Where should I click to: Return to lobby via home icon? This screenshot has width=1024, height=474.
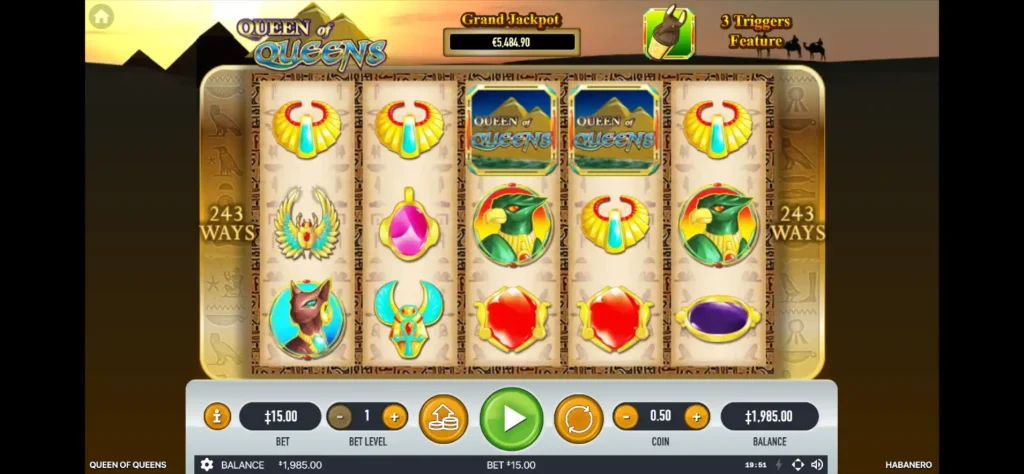click(x=101, y=17)
